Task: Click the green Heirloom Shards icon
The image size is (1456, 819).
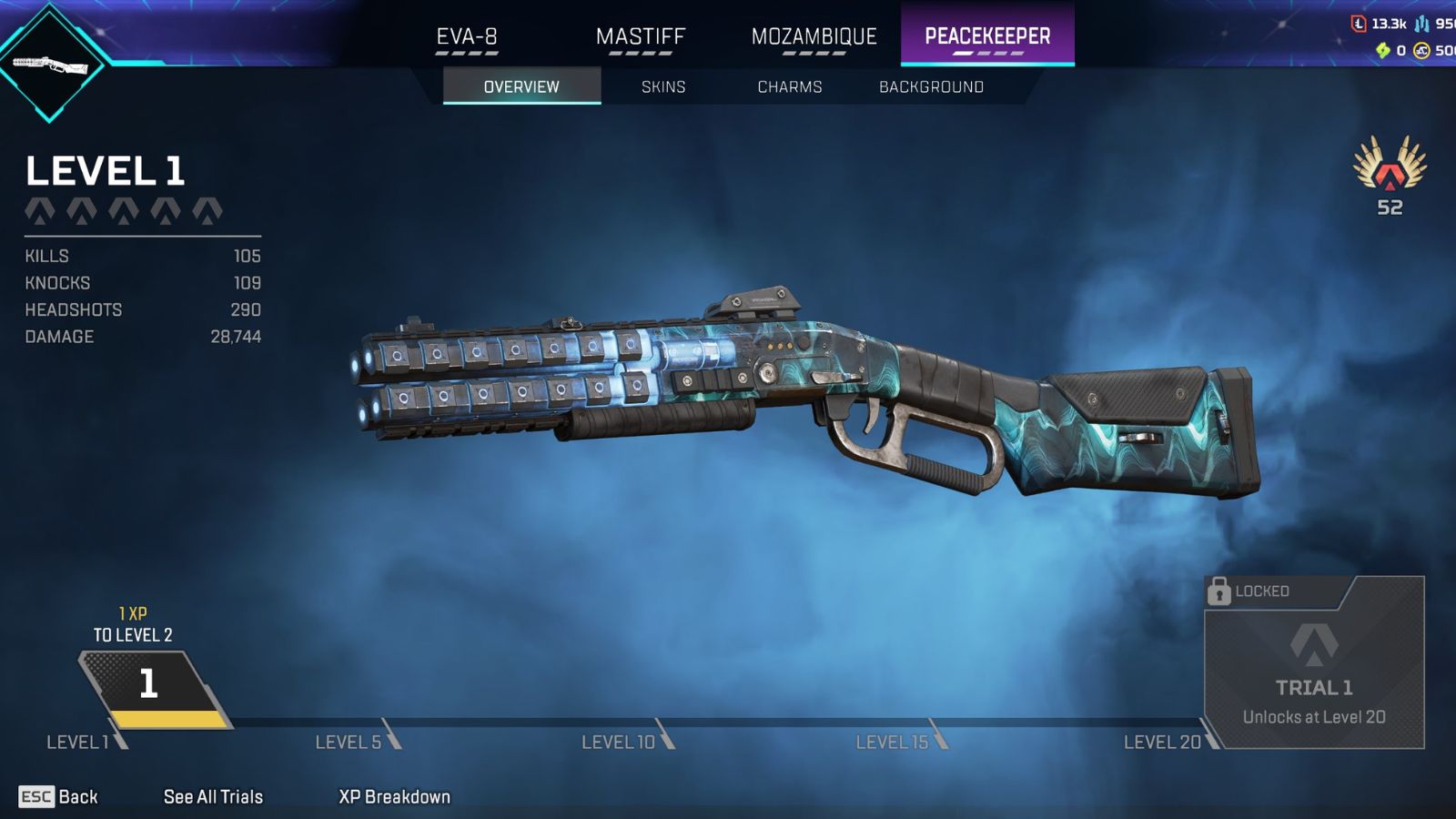Action: point(1383,50)
